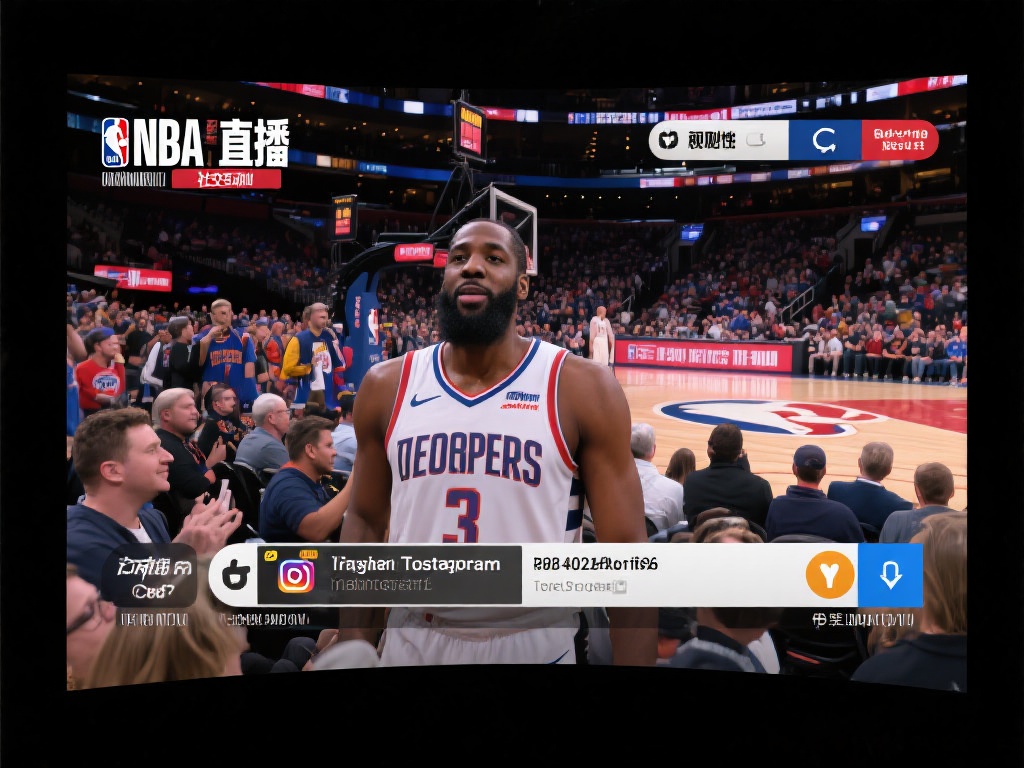The width and height of the screenshot is (1024, 768).
Task: Select the red pill button at top right
Action: 899,140
